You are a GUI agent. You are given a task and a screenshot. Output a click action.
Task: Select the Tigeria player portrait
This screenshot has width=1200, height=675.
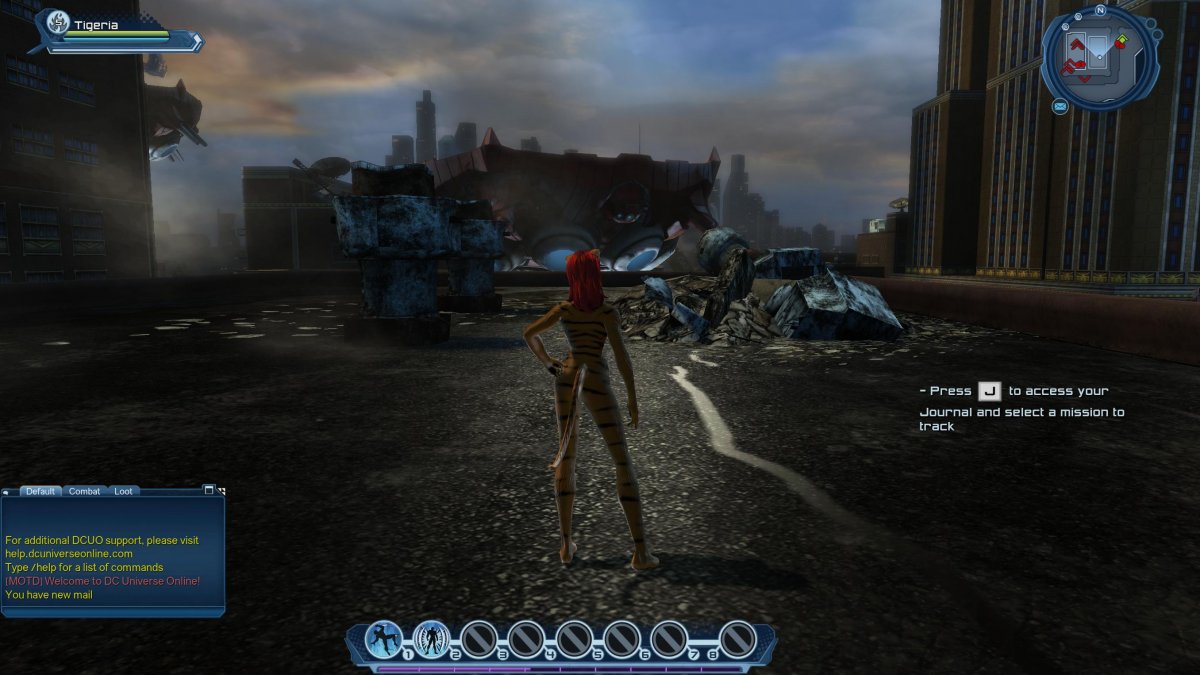(x=58, y=23)
